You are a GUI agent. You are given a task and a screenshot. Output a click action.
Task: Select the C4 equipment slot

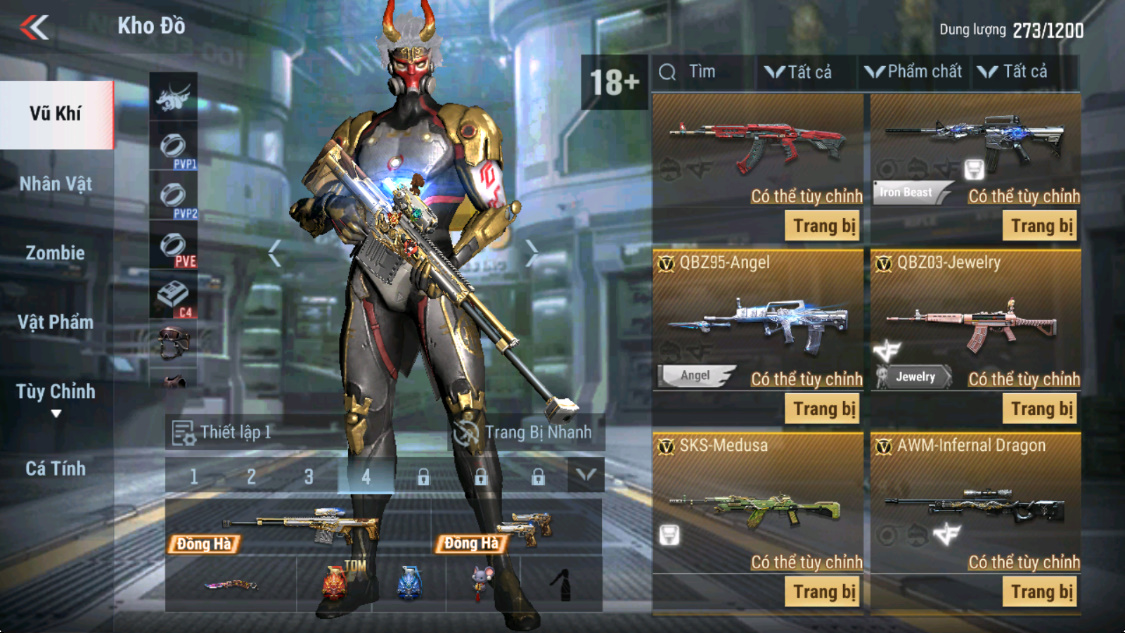tap(173, 297)
